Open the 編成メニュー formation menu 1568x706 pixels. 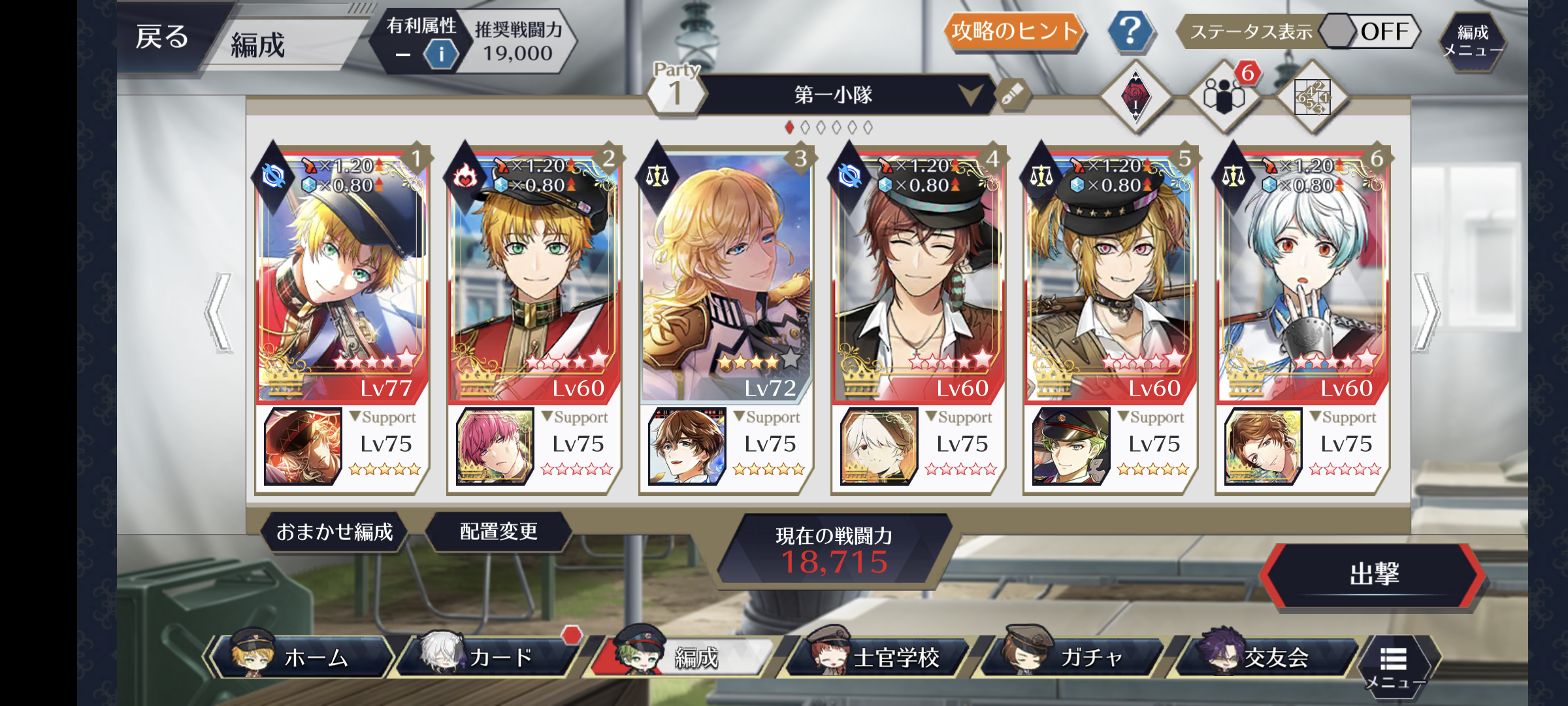coord(1473,41)
